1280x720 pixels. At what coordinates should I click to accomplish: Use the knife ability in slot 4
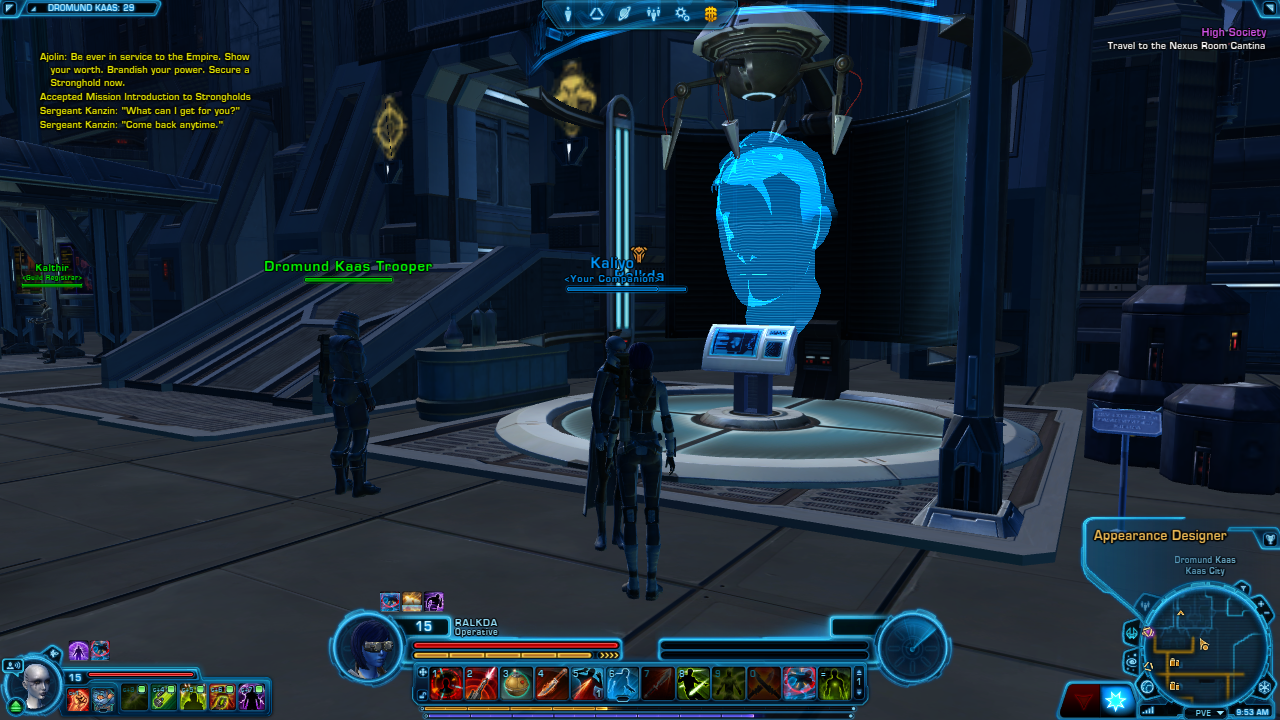(552, 683)
